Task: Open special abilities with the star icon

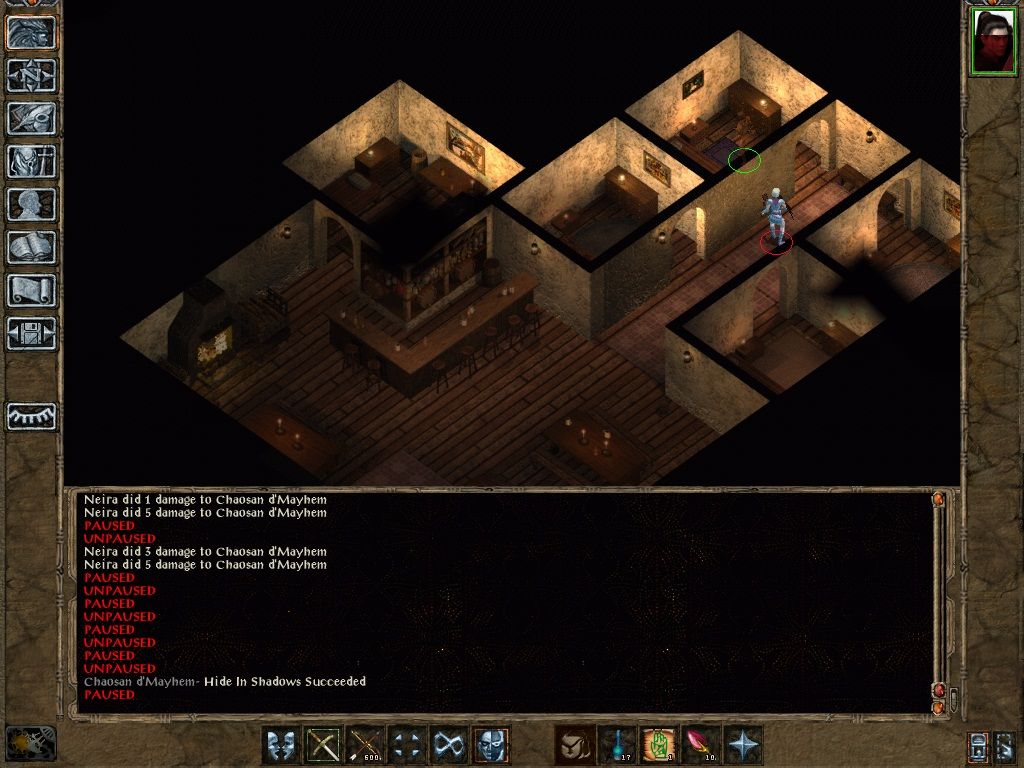Action: 742,745
